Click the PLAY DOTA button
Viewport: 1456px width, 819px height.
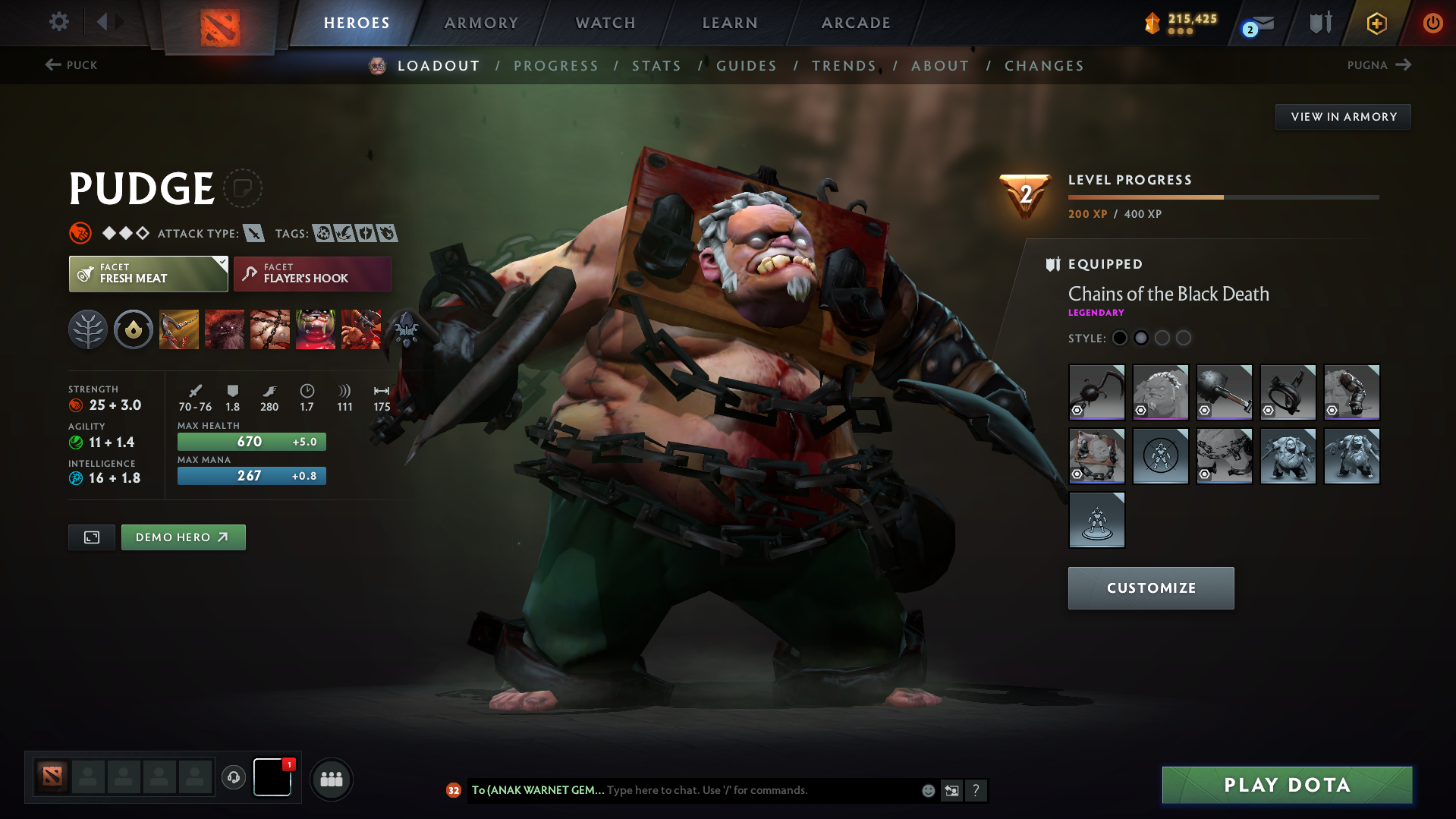click(x=1286, y=785)
